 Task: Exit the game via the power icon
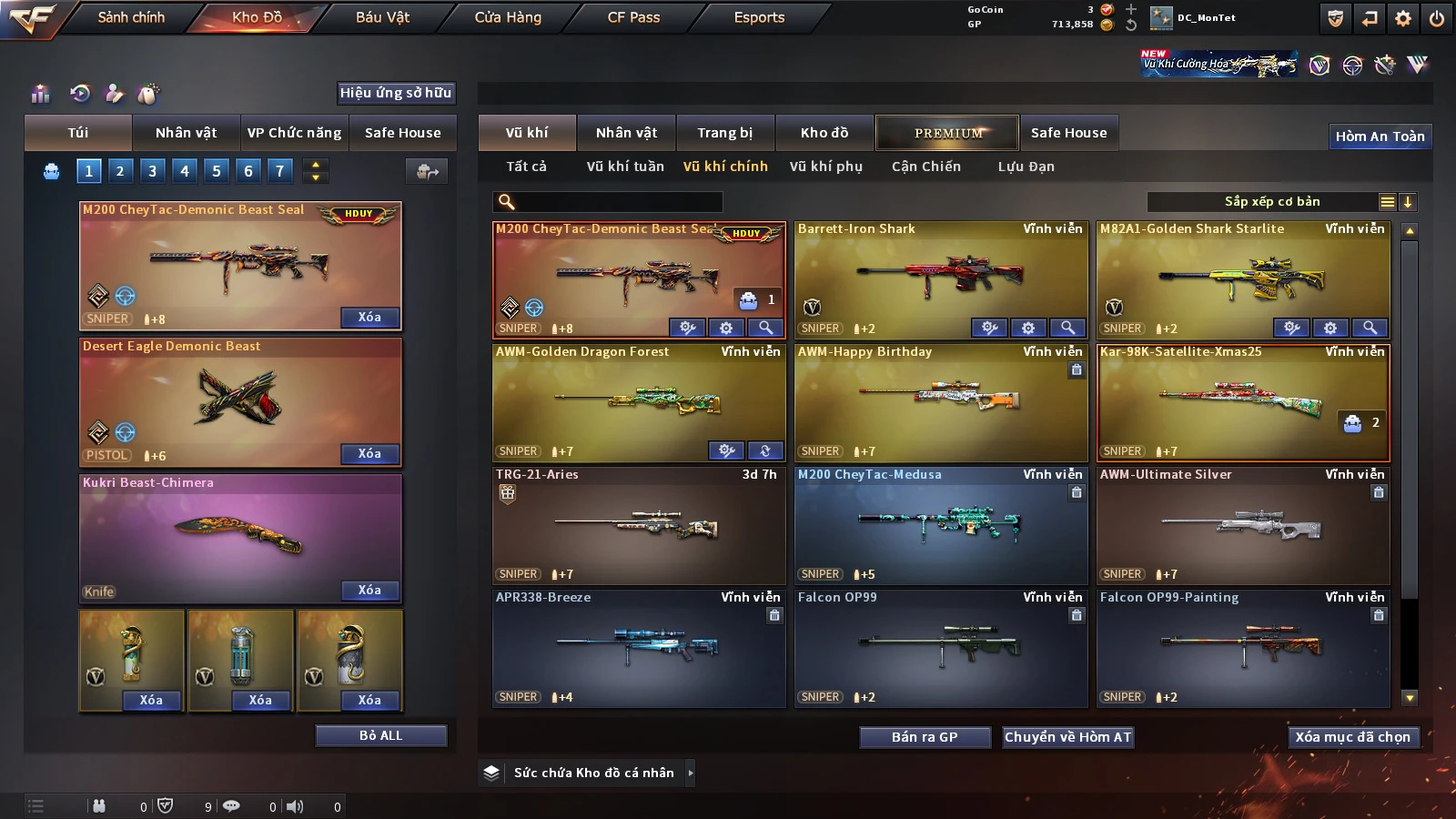point(1436,18)
